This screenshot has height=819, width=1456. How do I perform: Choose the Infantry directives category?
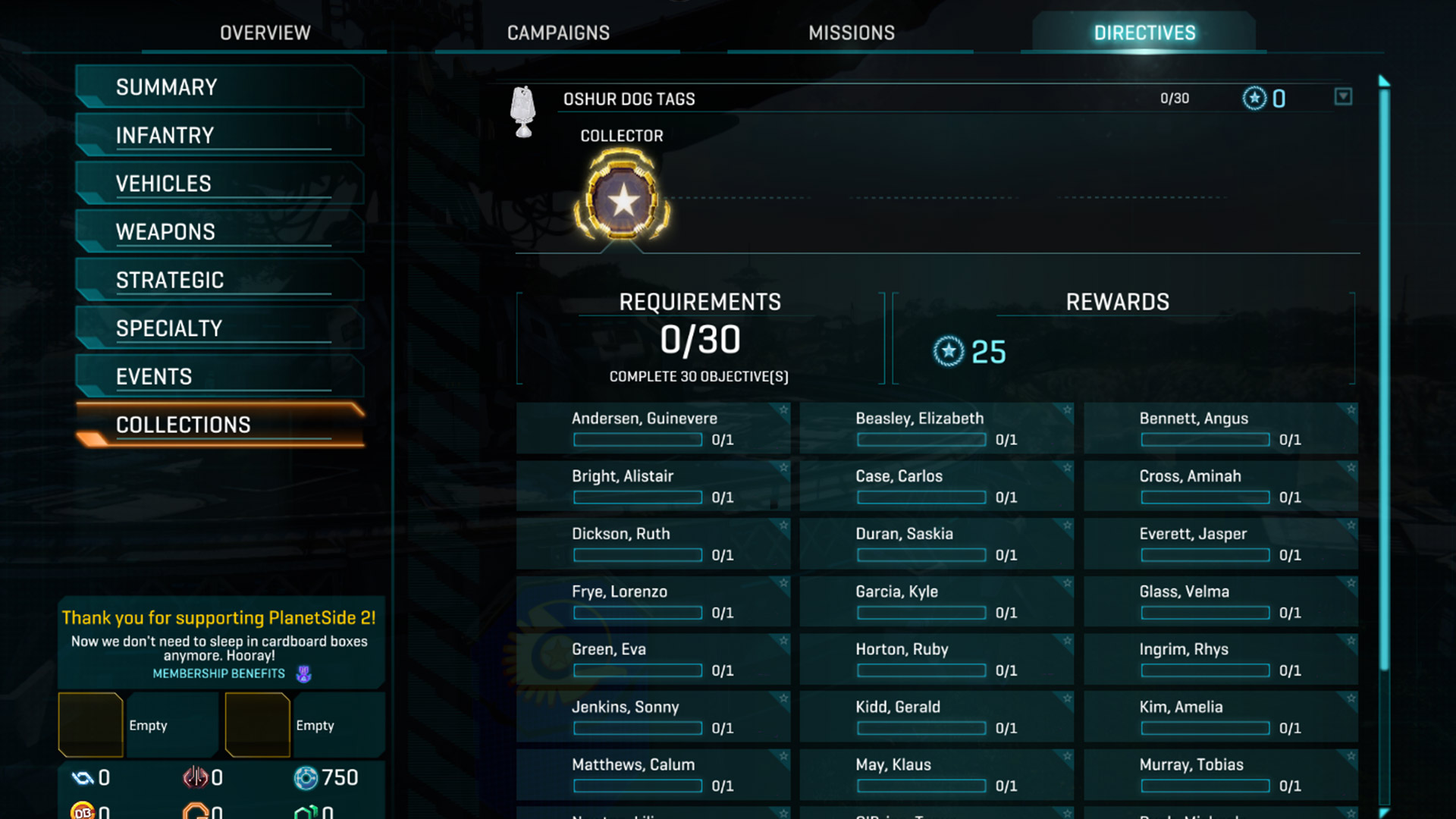coord(220,136)
